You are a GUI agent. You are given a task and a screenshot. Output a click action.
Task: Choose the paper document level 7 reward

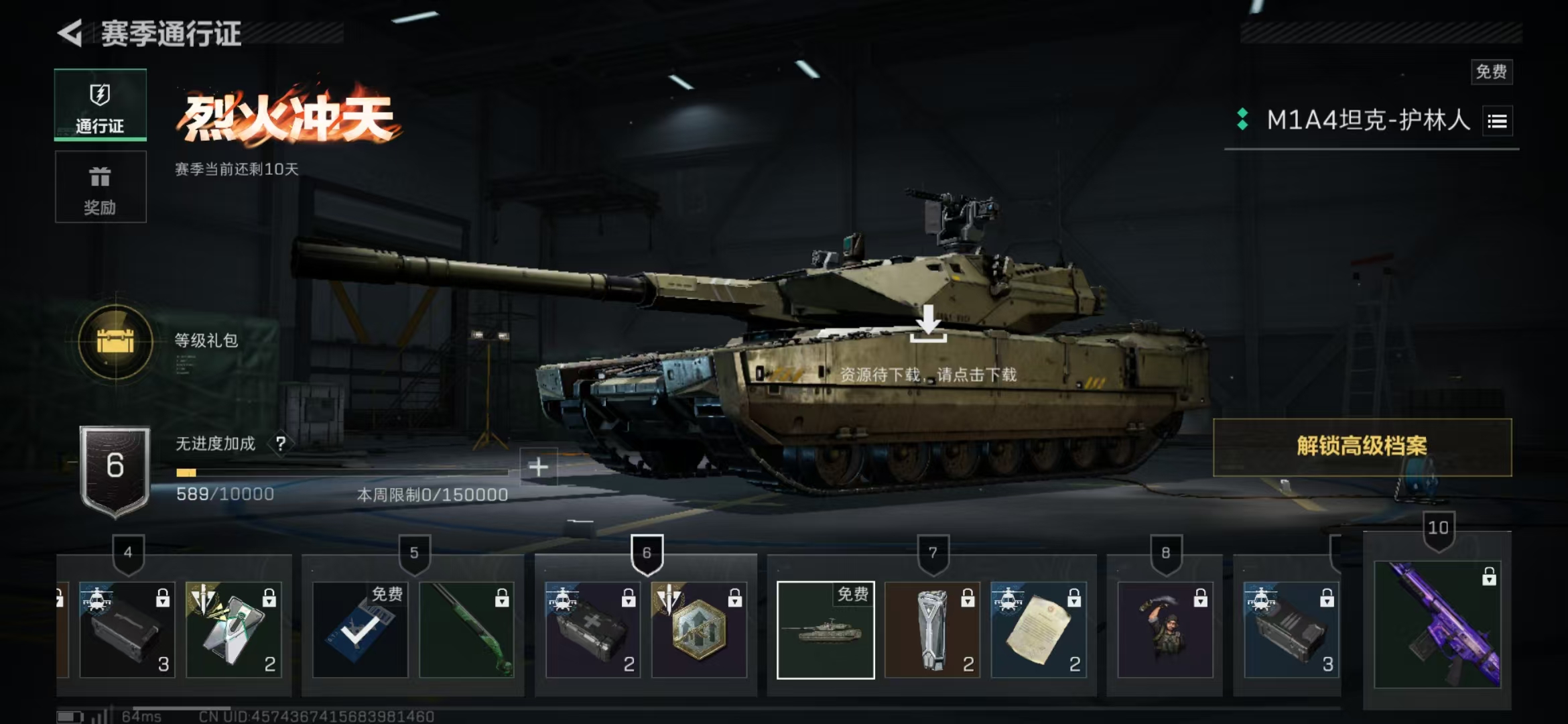[x=1038, y=630]
